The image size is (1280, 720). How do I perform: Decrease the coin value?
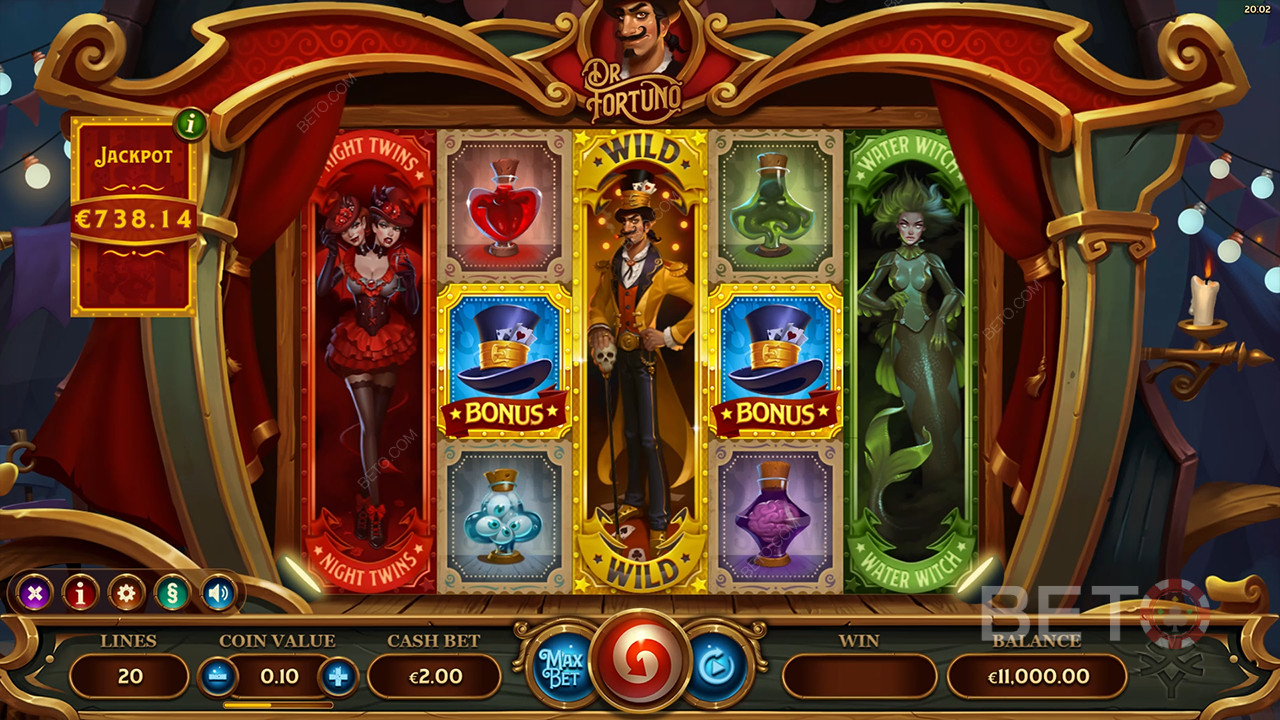219,677
